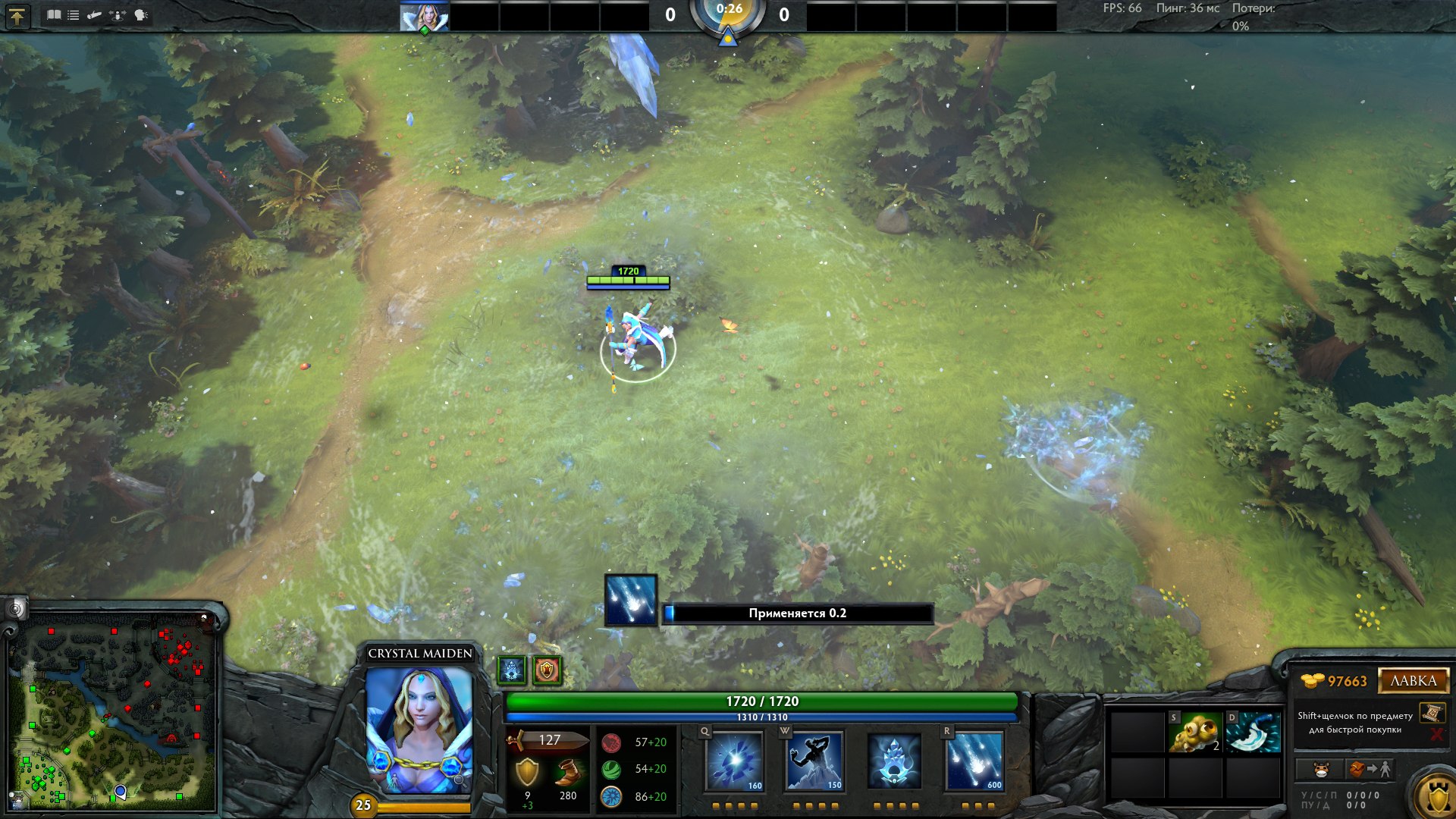Show the scoreboard list icon

pos(73,14)
